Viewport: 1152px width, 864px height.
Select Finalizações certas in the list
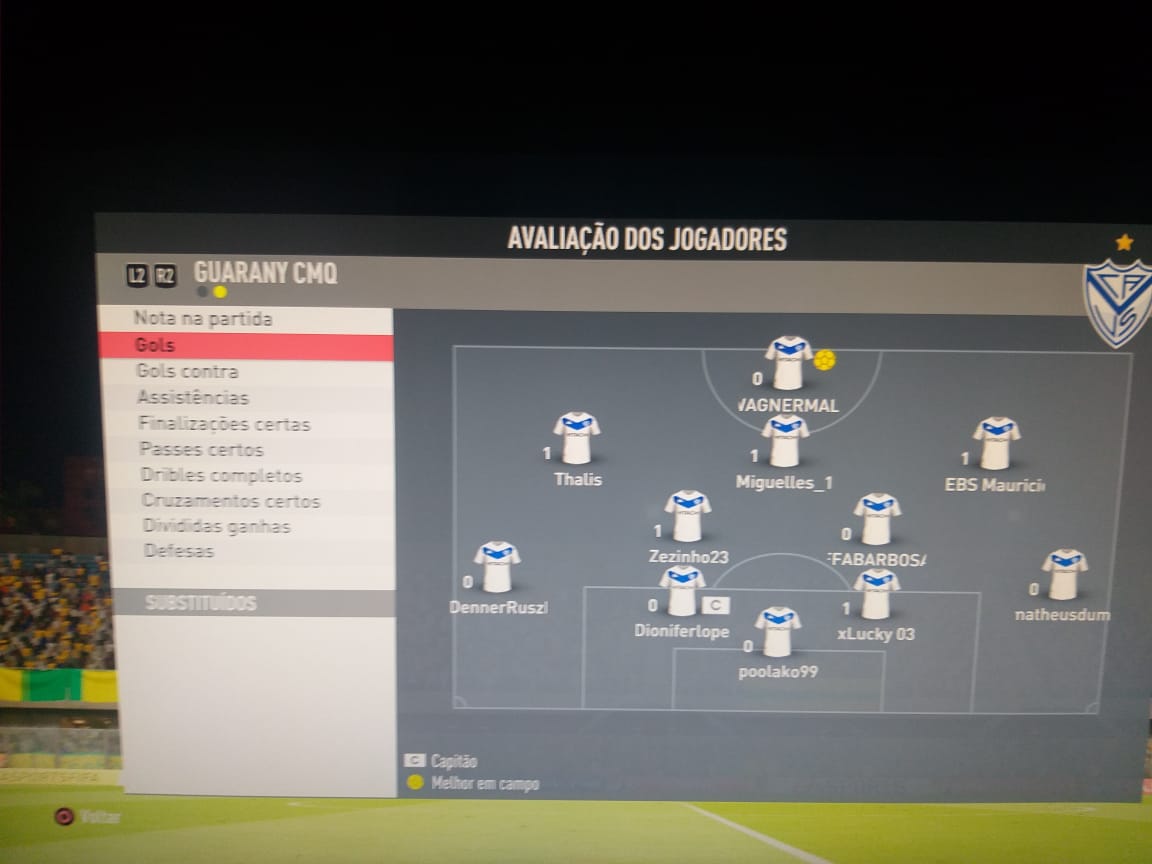225,424
